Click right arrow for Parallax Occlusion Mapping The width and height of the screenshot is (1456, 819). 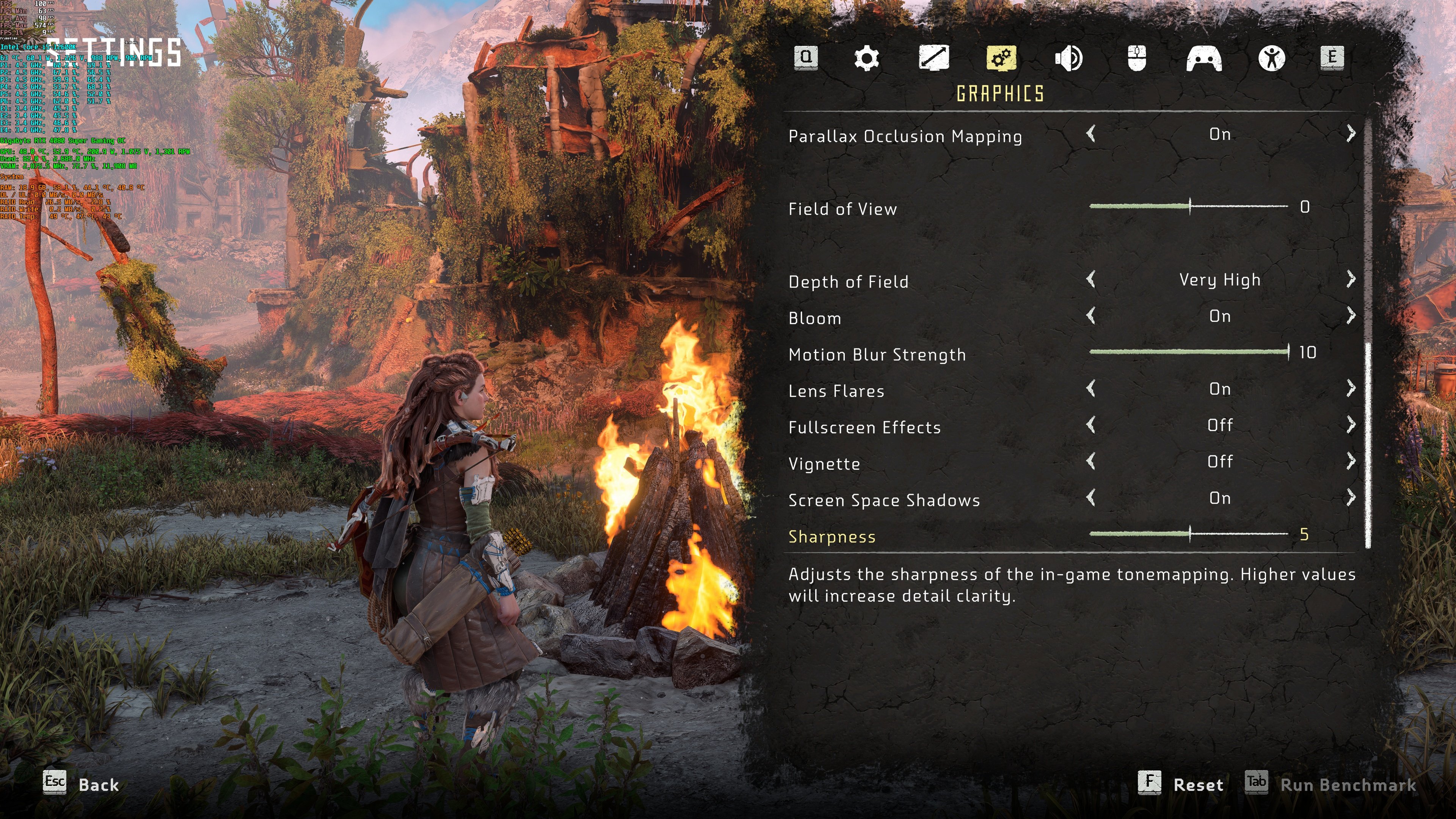click(x=1351, y=134)
